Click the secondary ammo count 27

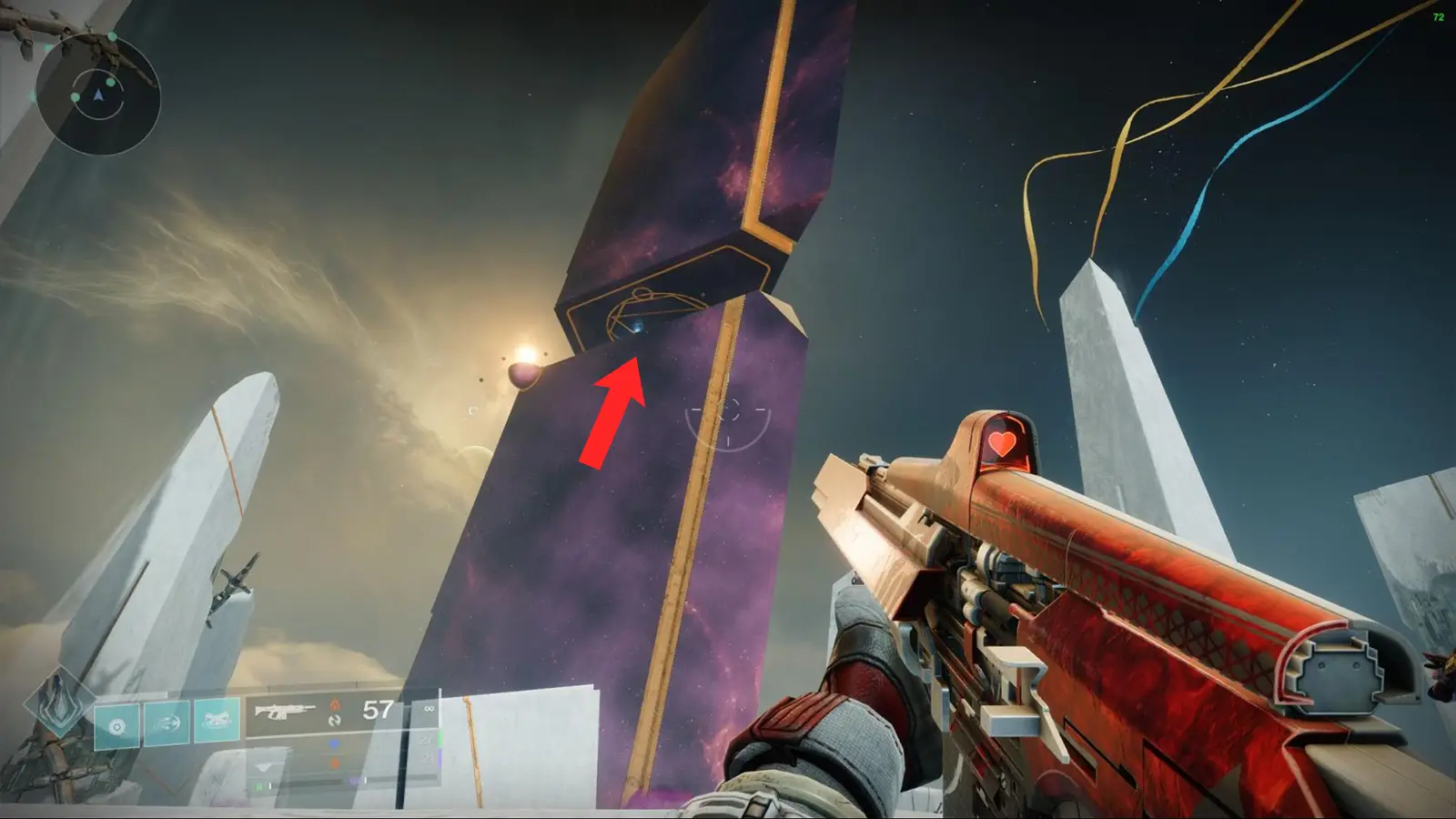click(x=425, y=740)
